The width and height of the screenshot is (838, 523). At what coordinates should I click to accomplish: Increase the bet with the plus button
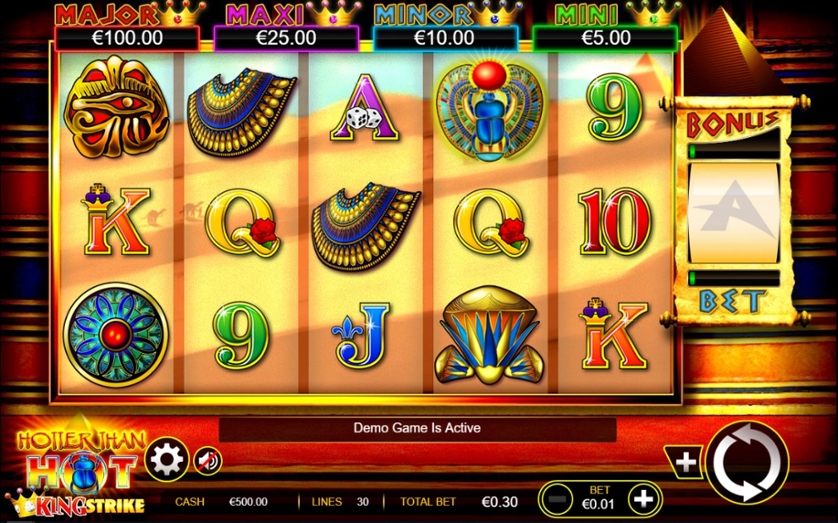645,497
